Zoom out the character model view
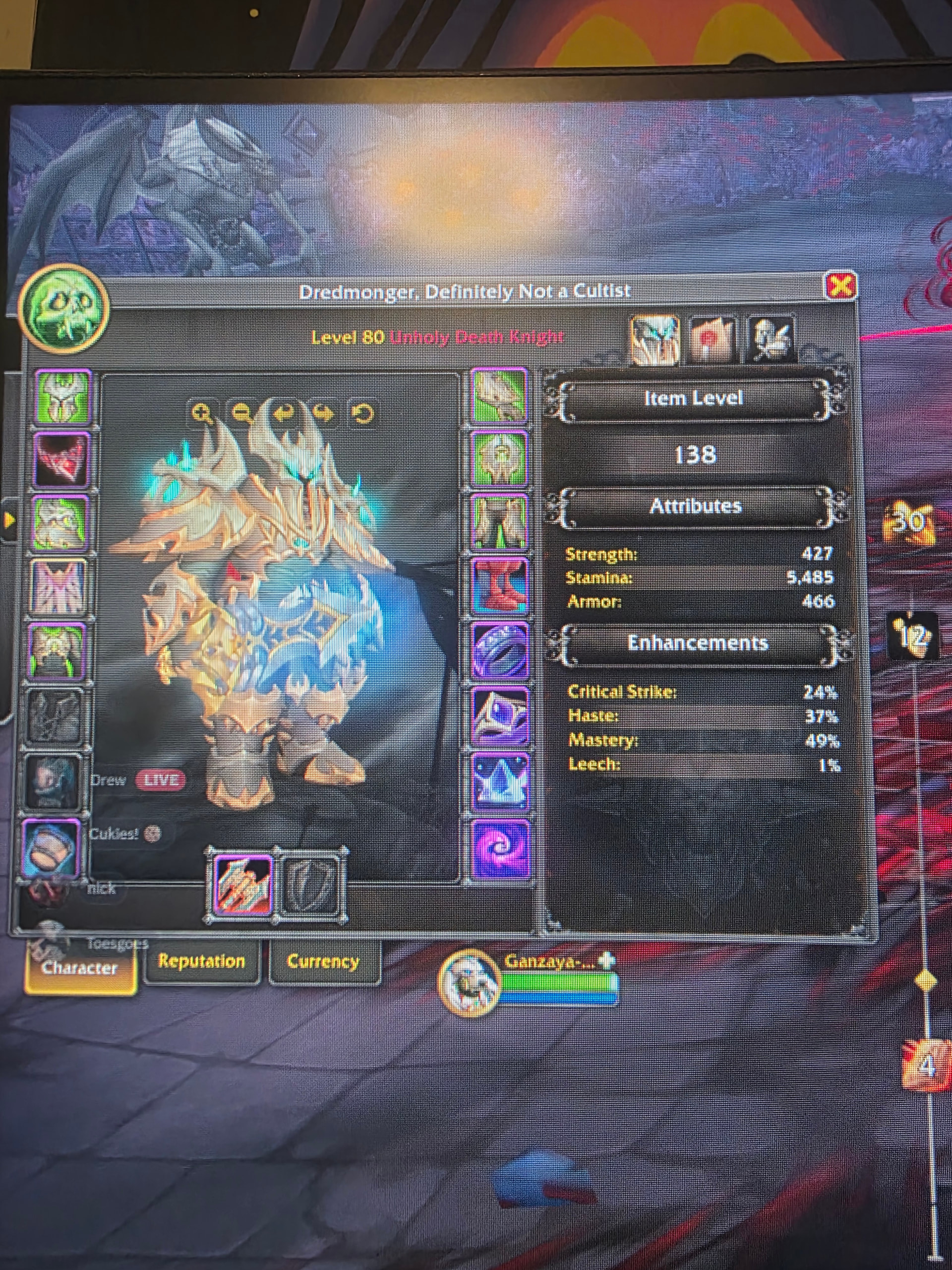The height and width of the screenshot is (1270, 952). coord(242,413)
